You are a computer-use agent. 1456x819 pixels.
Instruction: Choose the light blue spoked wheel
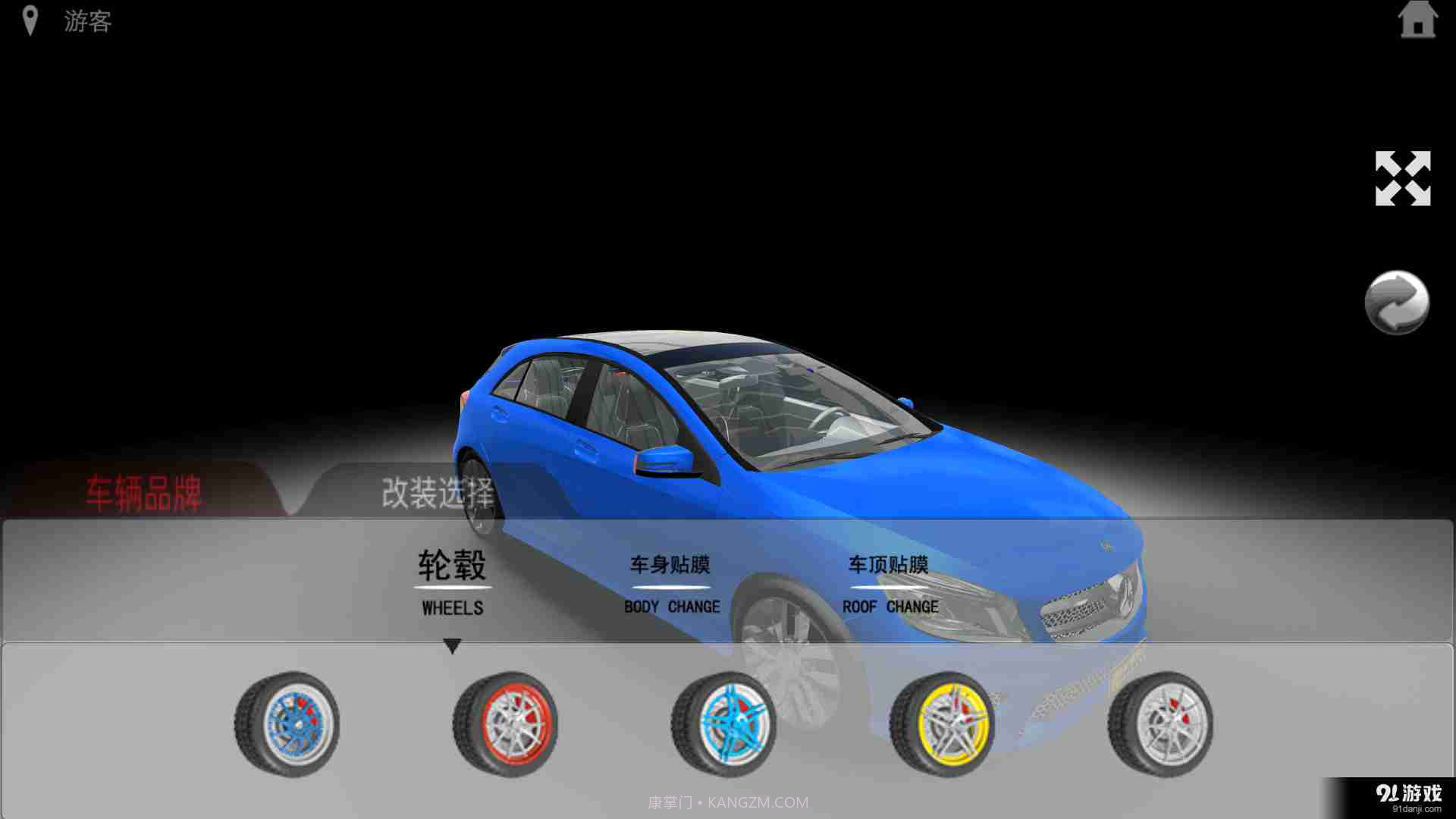pos(723,724)
